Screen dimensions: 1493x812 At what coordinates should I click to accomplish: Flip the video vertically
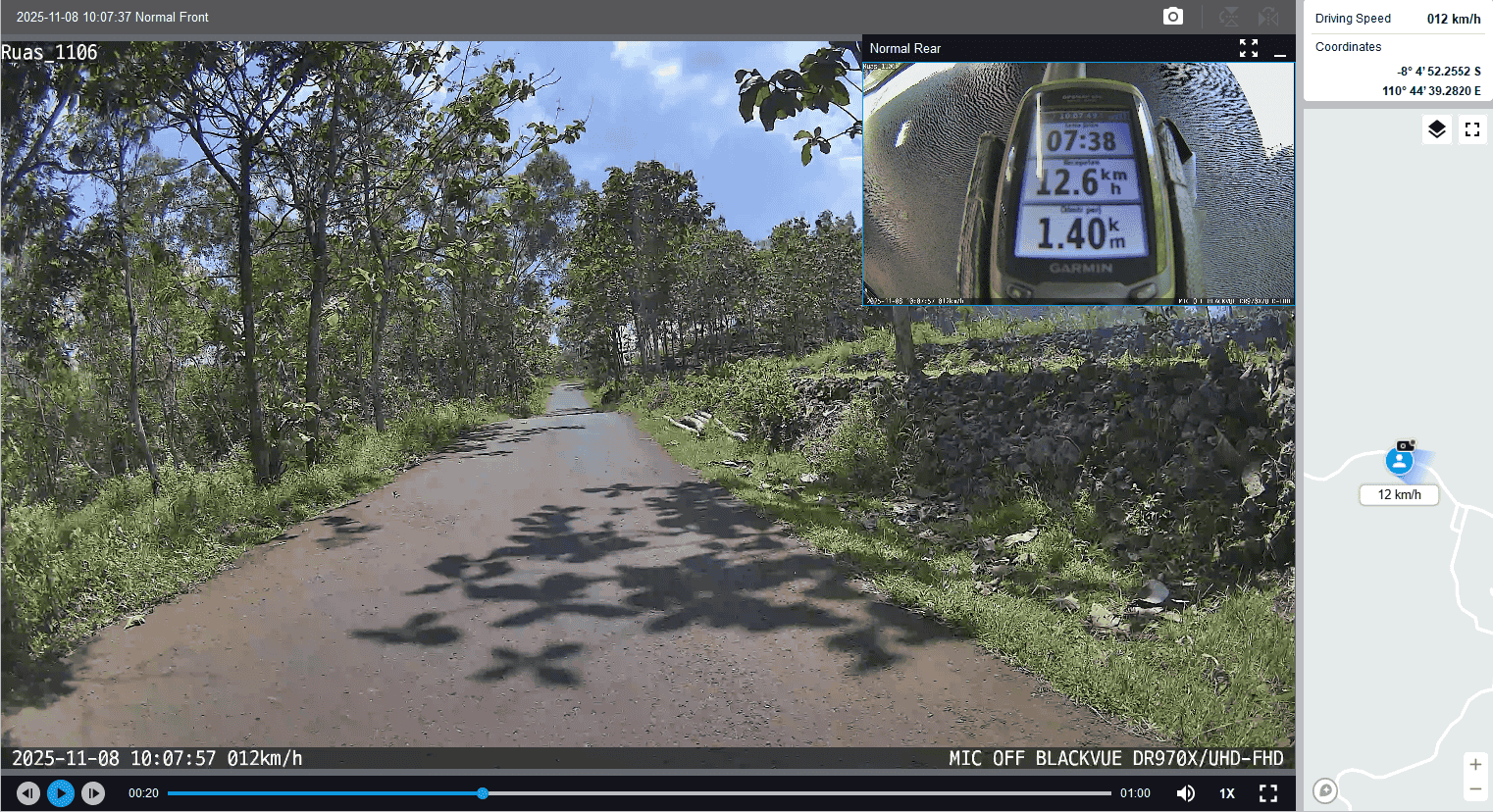1228,17
